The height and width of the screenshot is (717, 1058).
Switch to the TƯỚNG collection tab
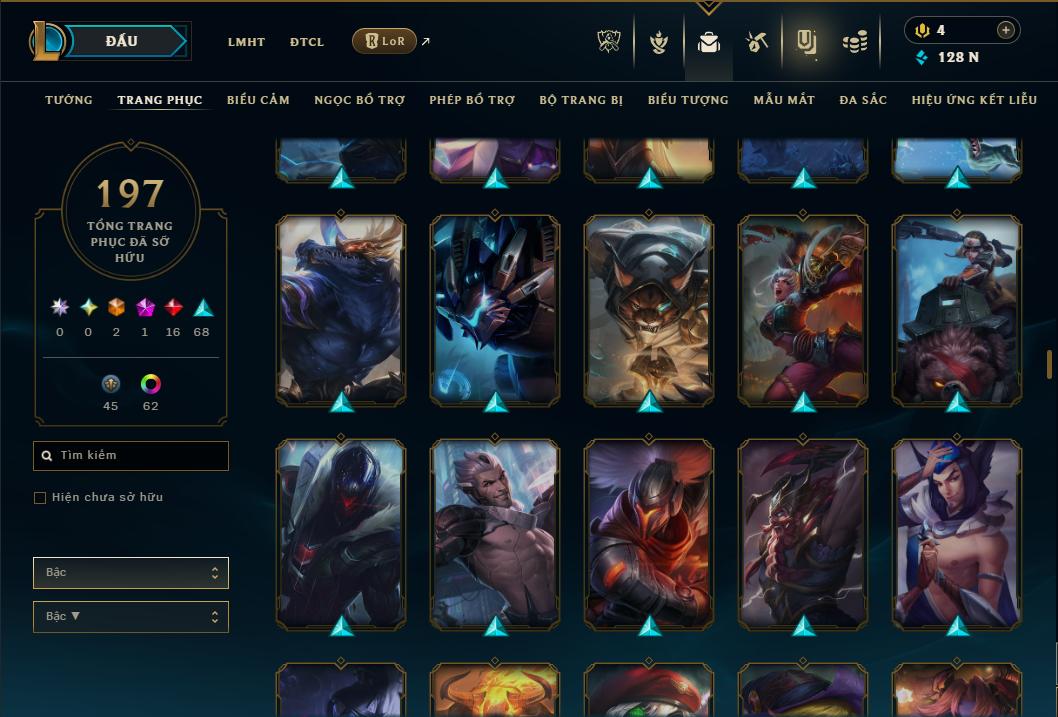(x=69, y=100)
